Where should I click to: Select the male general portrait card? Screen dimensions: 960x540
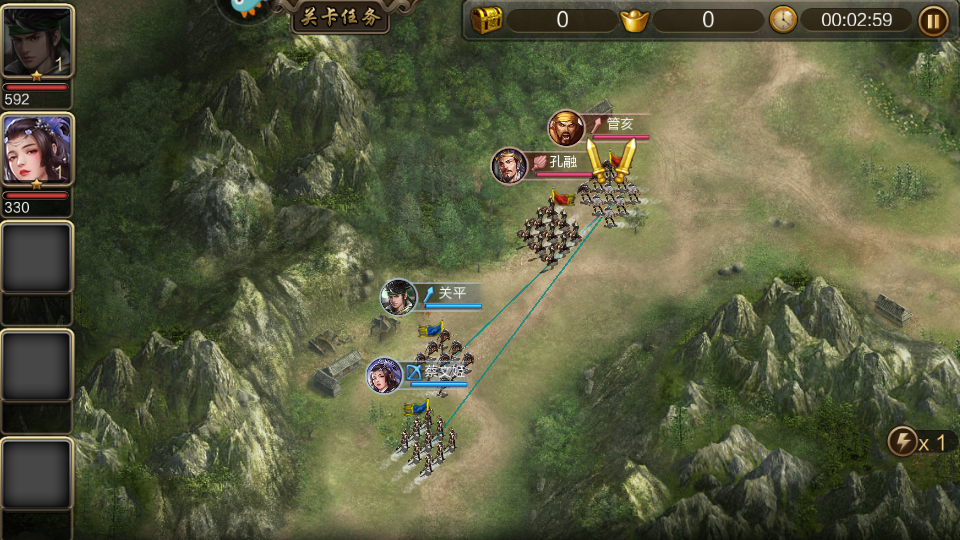(37, 41)
